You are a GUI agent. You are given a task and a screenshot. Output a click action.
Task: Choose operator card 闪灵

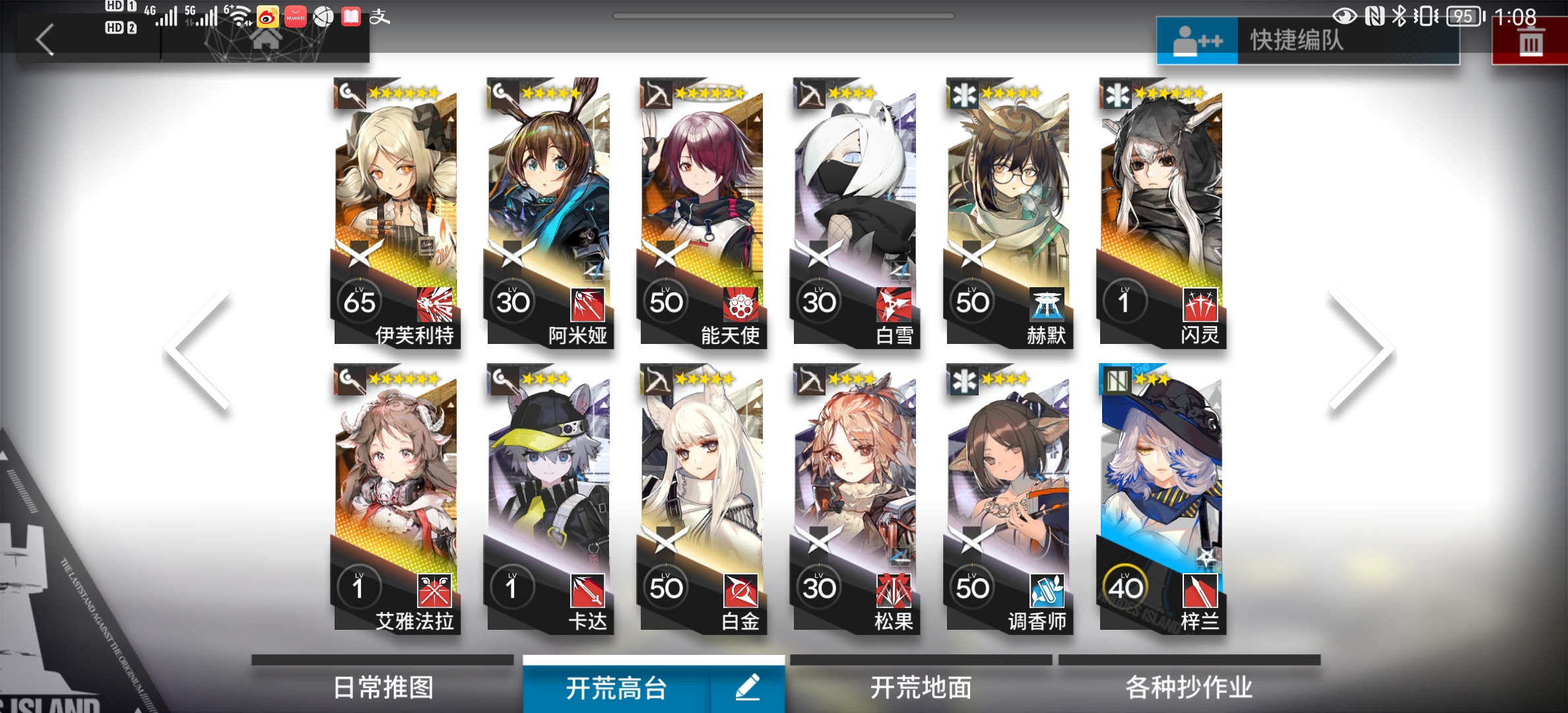[x=1161, y=211]
